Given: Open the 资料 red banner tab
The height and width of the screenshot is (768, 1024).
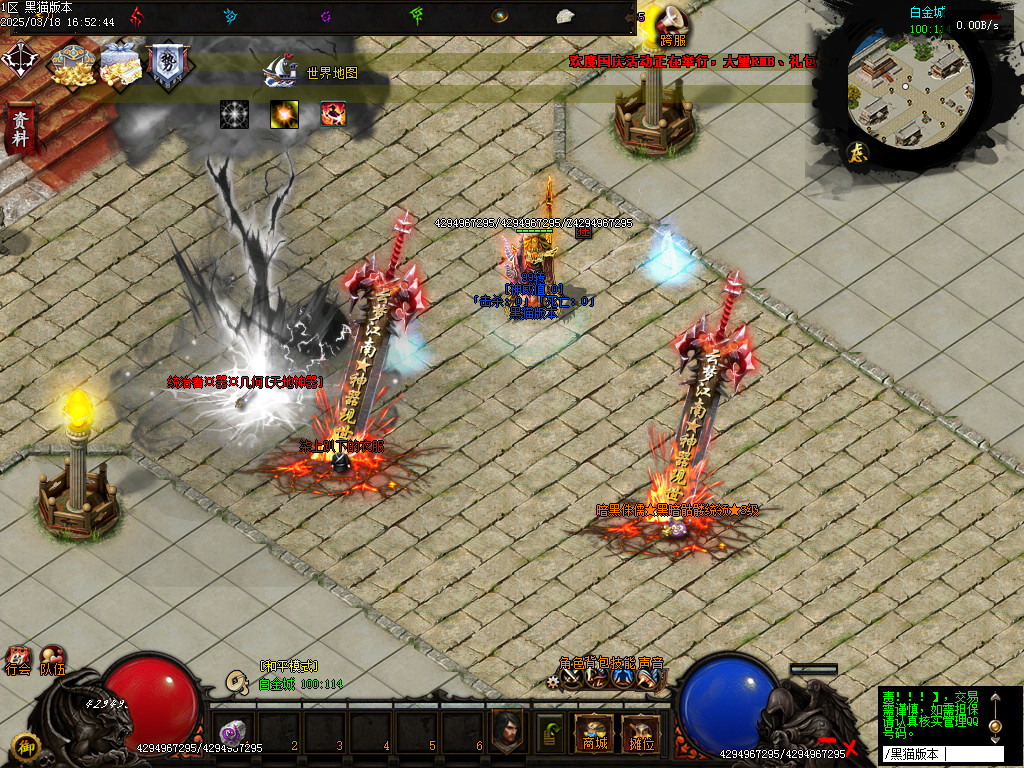Looking at the screenshot, I should [x=19, y=127].
